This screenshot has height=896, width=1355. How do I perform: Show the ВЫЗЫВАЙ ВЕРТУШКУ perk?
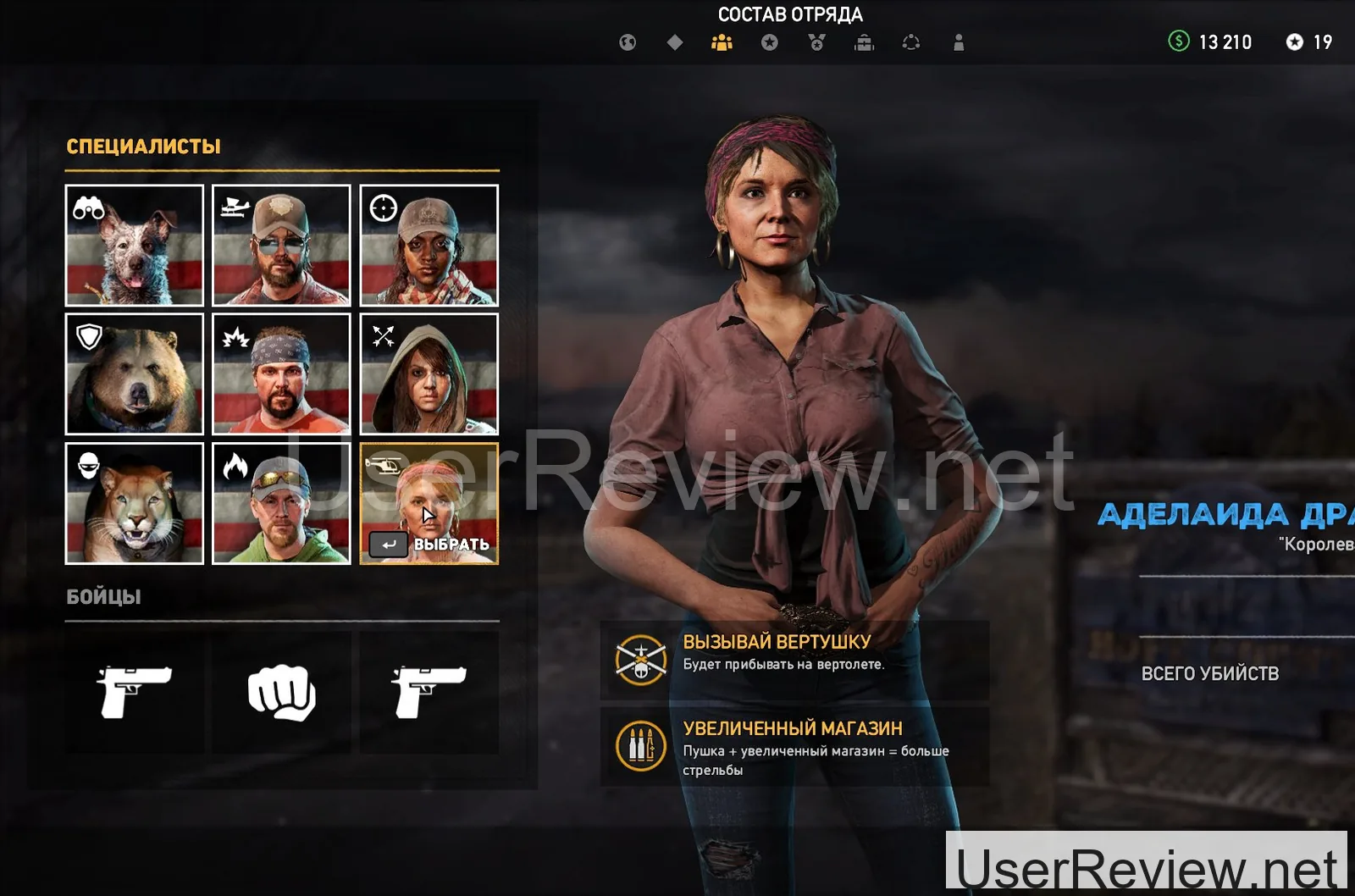[794, 661]
